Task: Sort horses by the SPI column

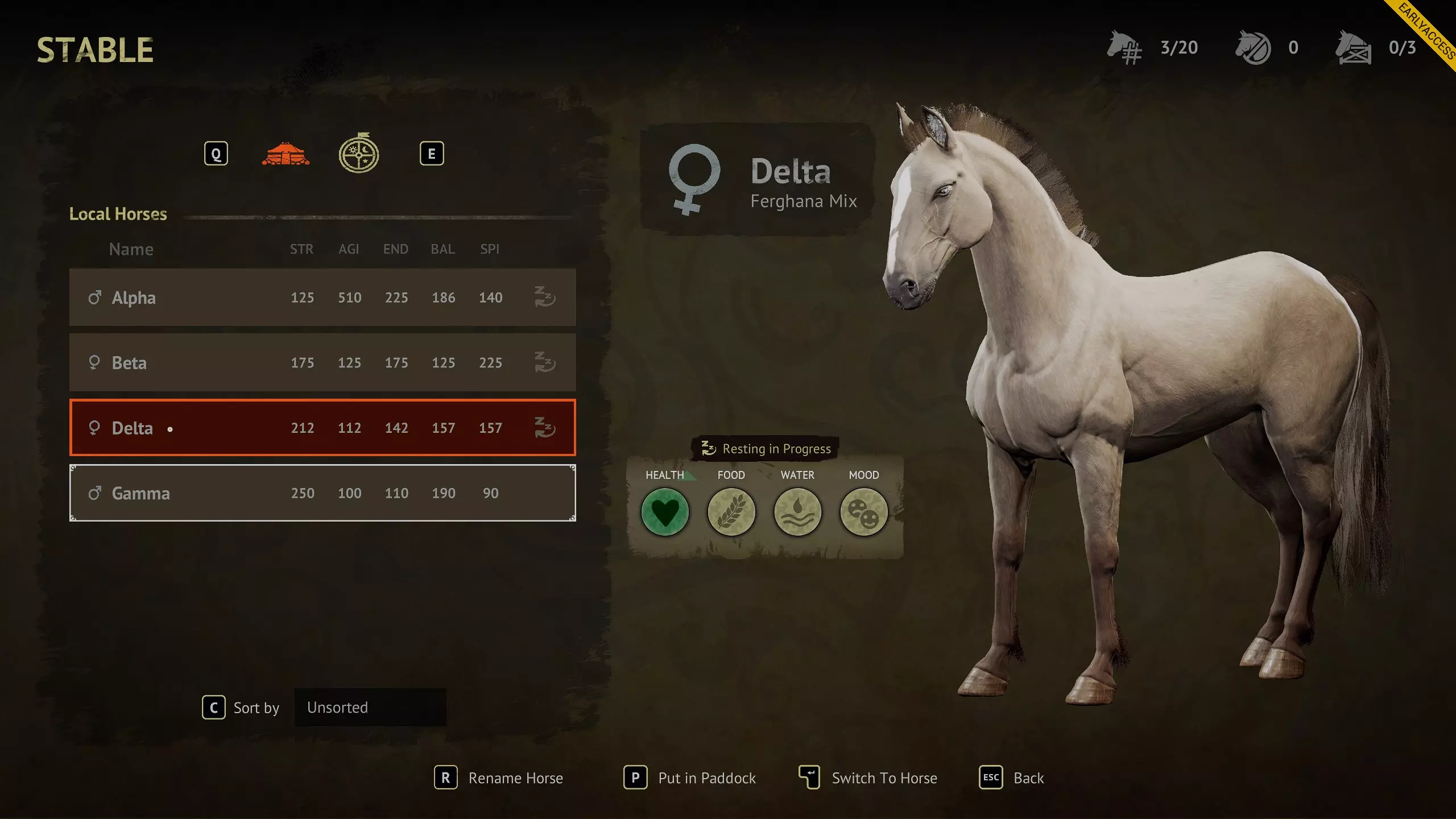Action: pyautogui.click(x=490, y=249)
